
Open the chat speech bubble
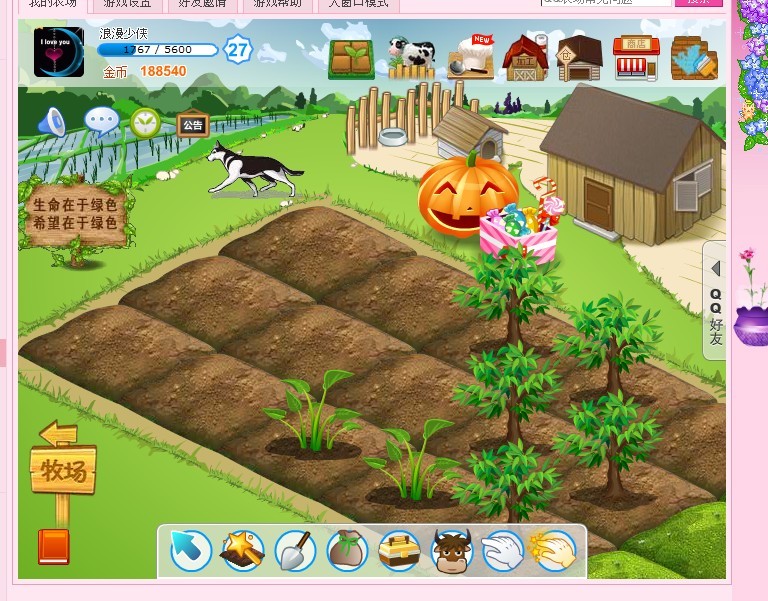[x=101, y=122]
